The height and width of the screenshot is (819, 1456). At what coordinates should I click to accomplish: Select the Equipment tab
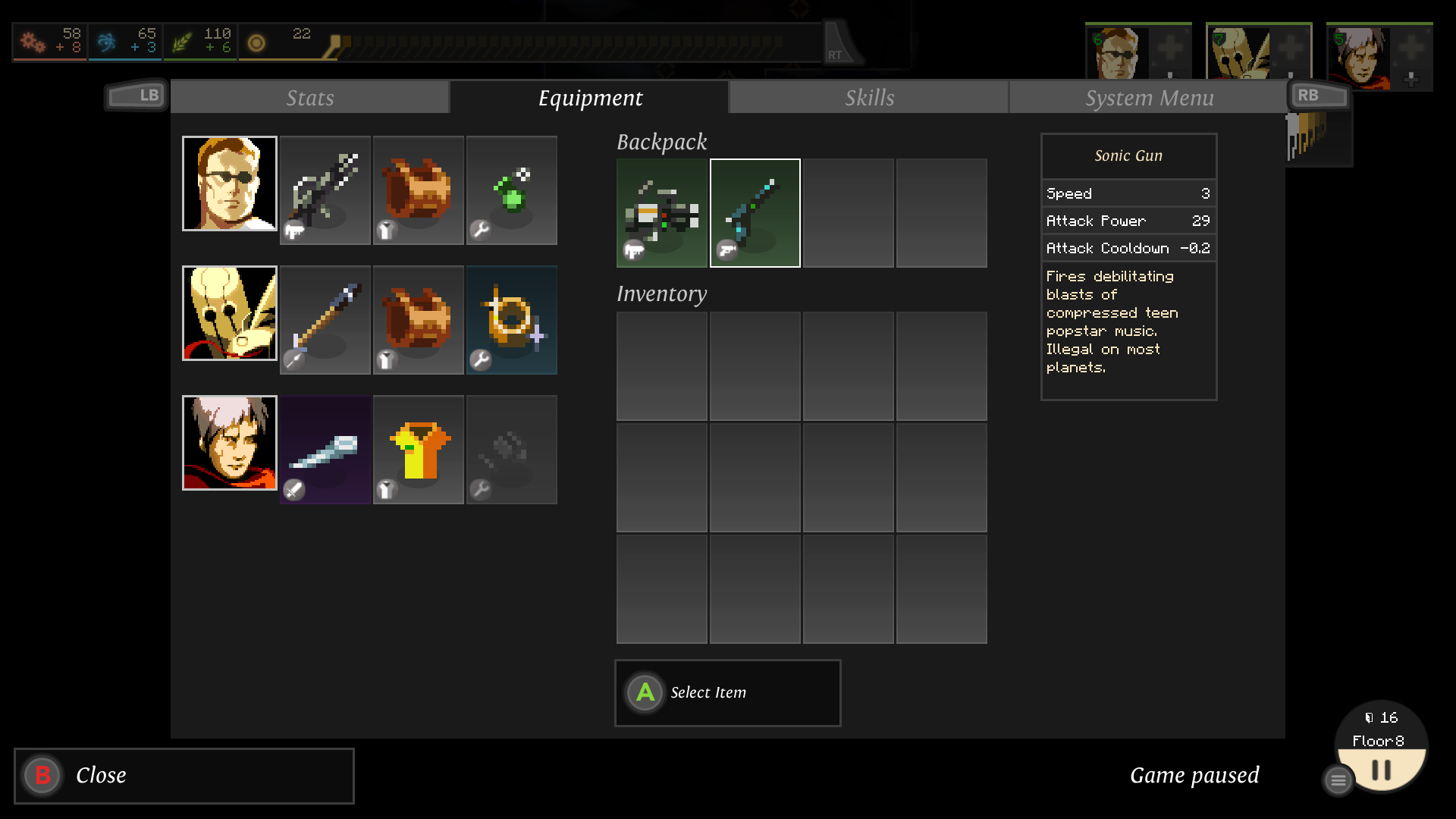[x=590, y=98]
